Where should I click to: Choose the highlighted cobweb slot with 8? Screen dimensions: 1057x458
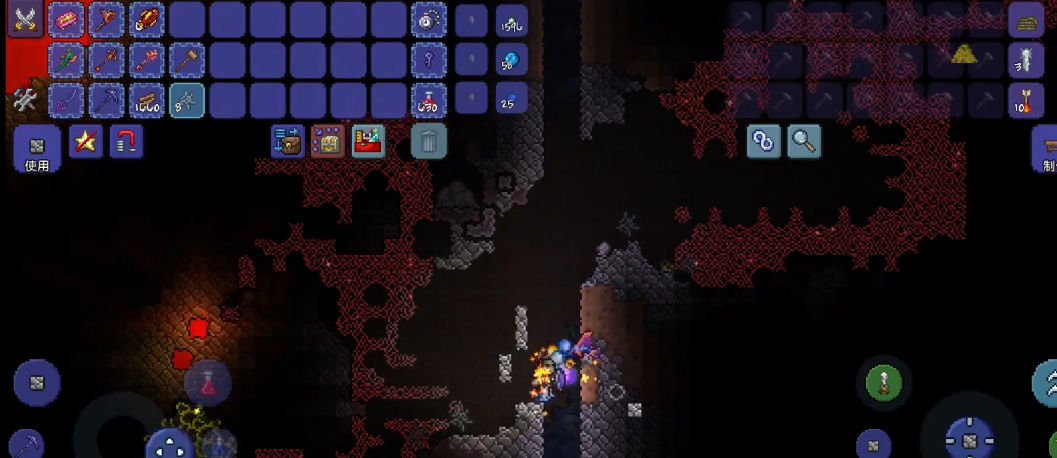[187, 101]
